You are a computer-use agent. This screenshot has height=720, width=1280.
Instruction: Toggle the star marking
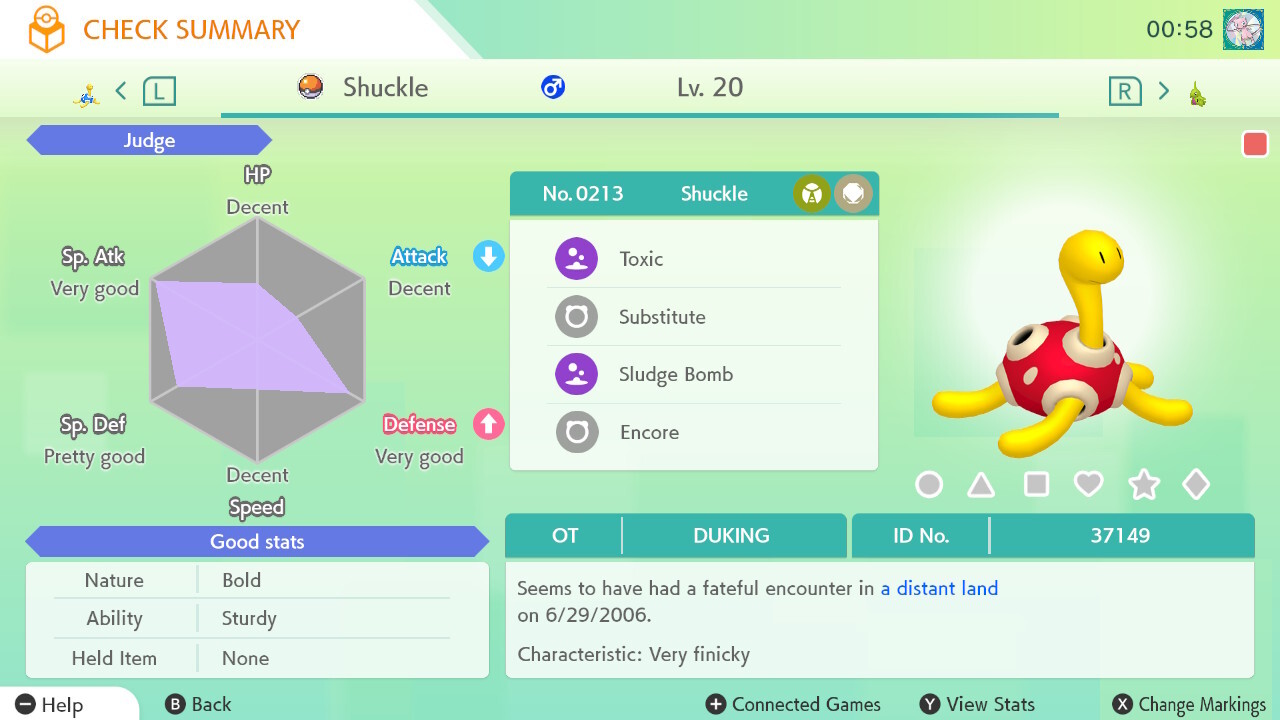[1143, 485]
